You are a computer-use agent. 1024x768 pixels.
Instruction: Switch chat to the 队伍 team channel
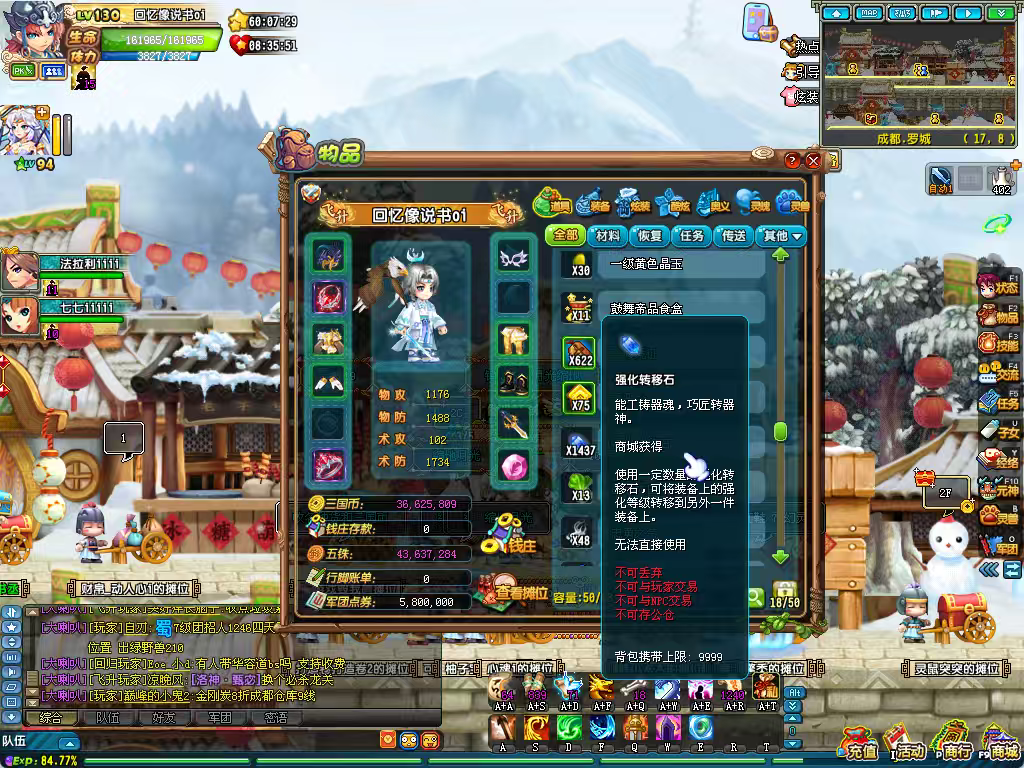[x=107, y=717]
